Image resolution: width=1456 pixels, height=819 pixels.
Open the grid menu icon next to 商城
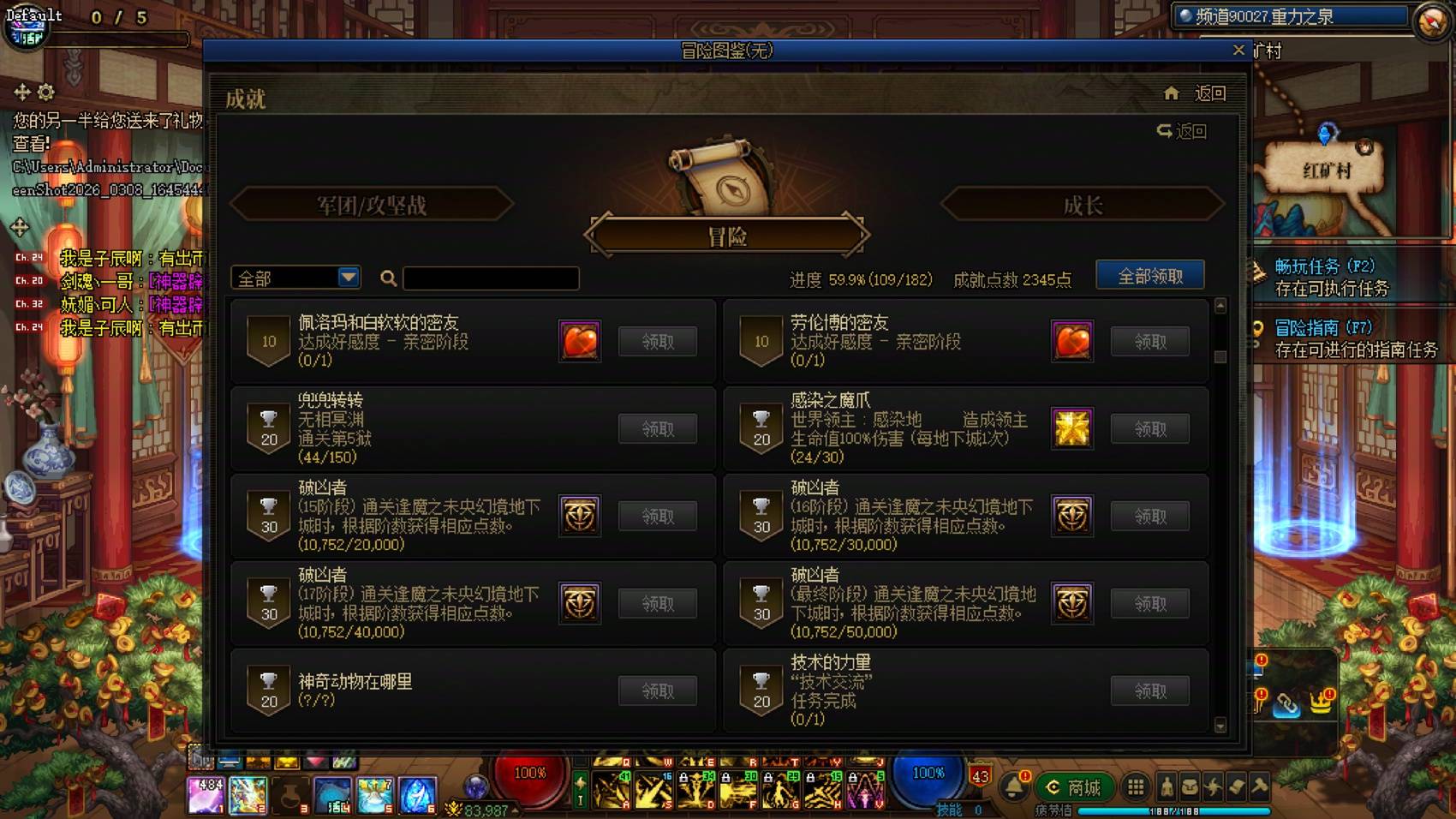(x=1137, y=786)
